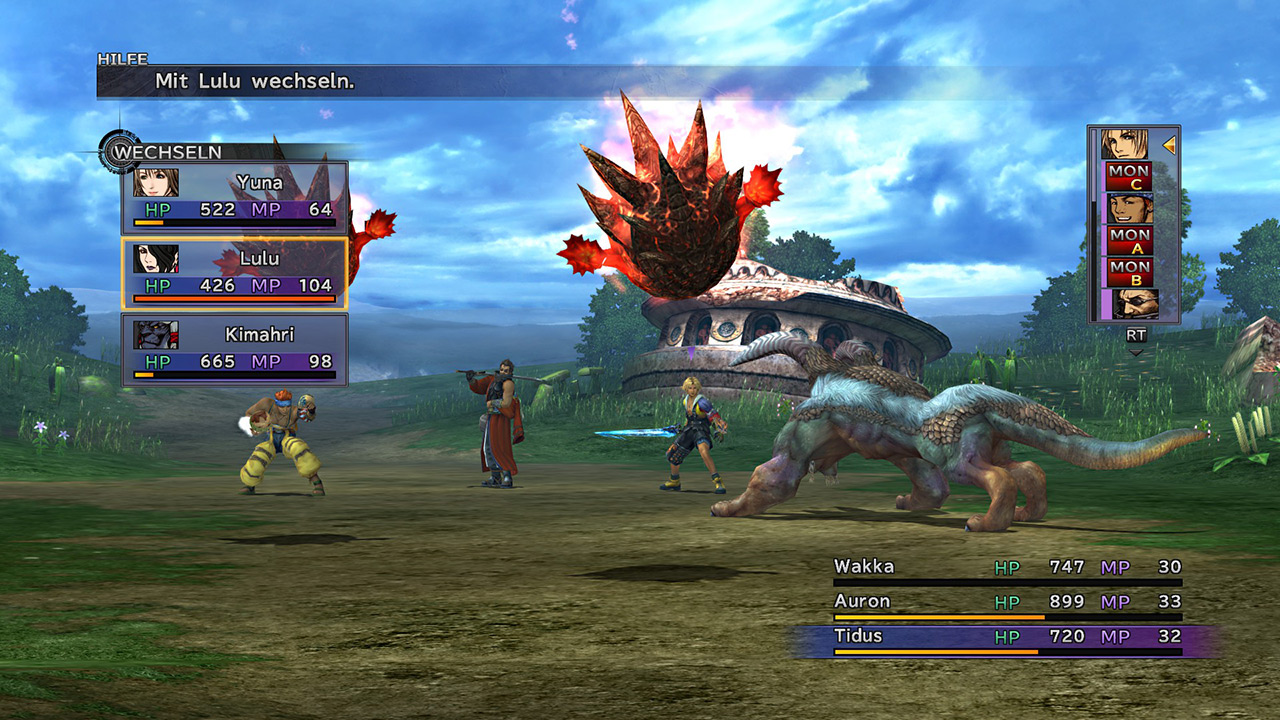Viewport: 1280px width, 720px height.
Task: Click Tidus's portrait in the turn order
Action: click(x=1126, y=144)
